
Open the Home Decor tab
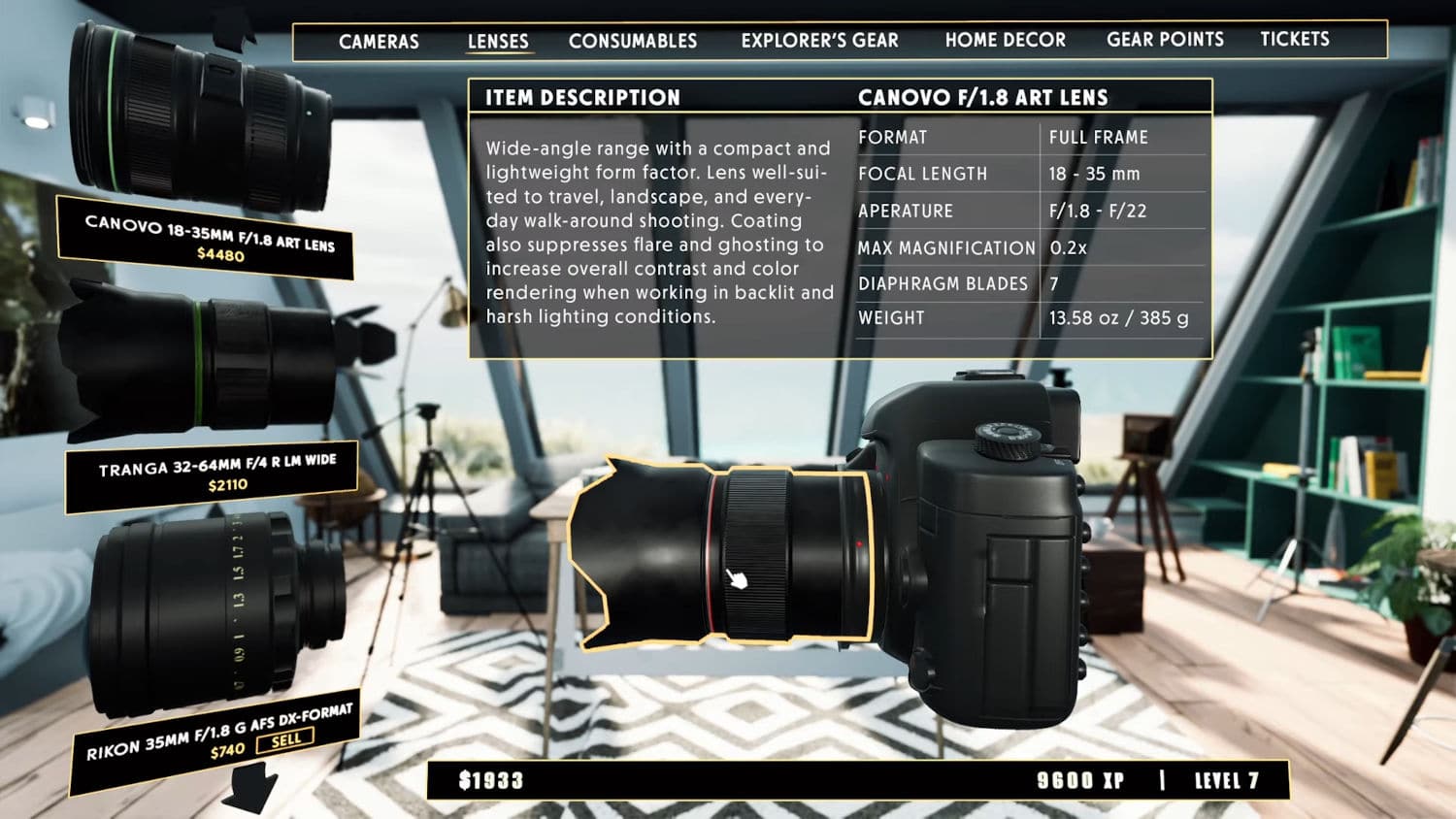click(1005, 40)
